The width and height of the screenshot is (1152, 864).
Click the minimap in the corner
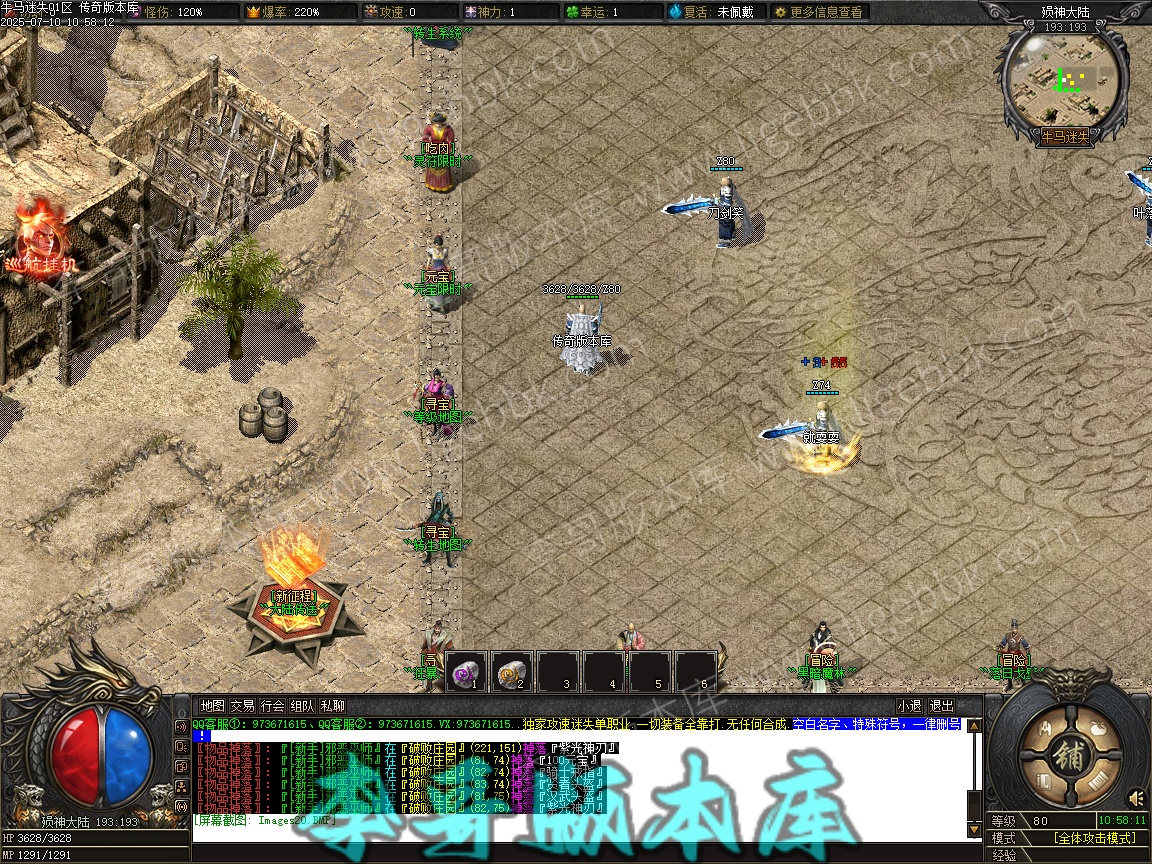click(1066, 78)
